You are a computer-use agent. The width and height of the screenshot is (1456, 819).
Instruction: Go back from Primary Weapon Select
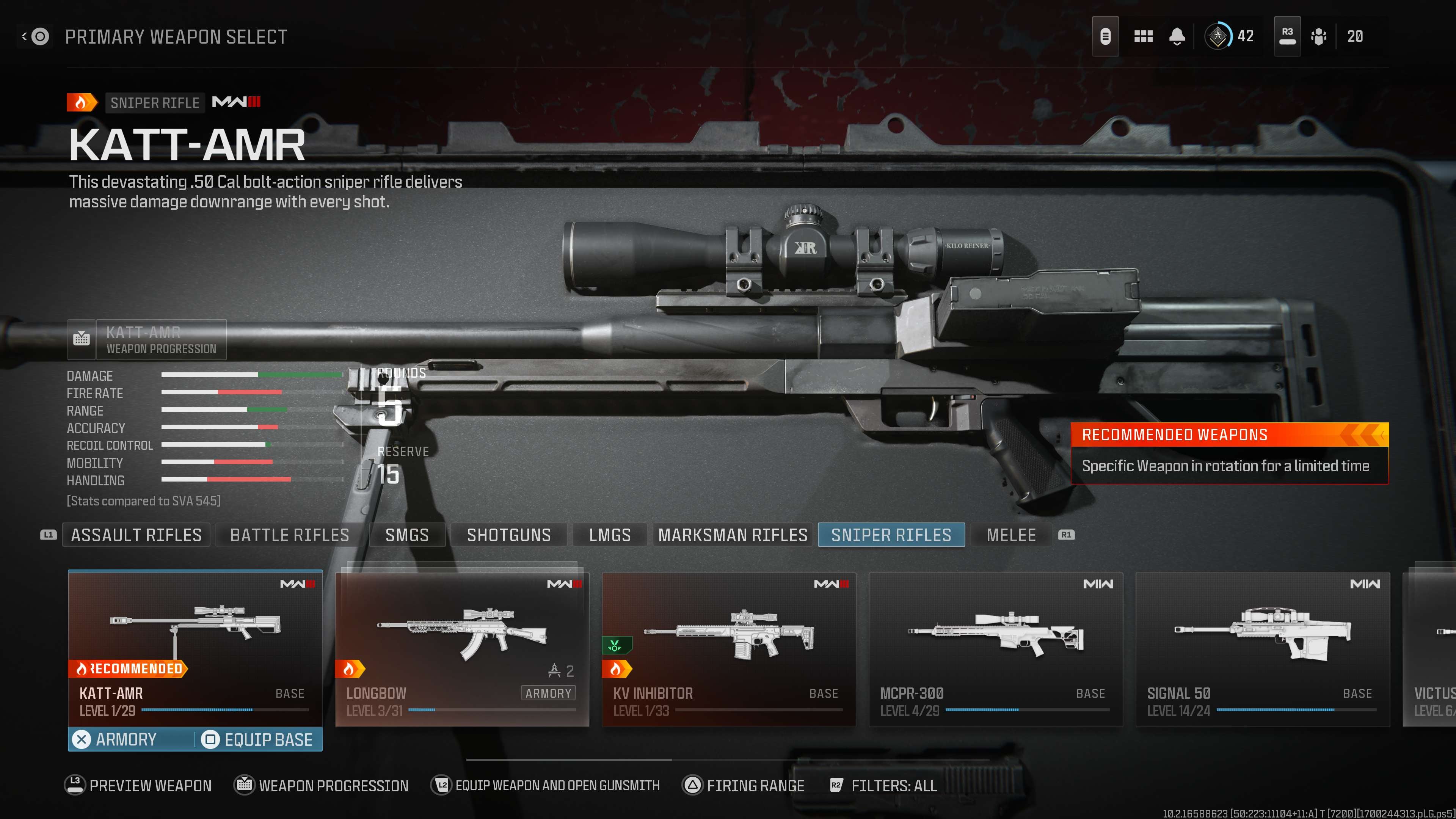pos(35,37)
